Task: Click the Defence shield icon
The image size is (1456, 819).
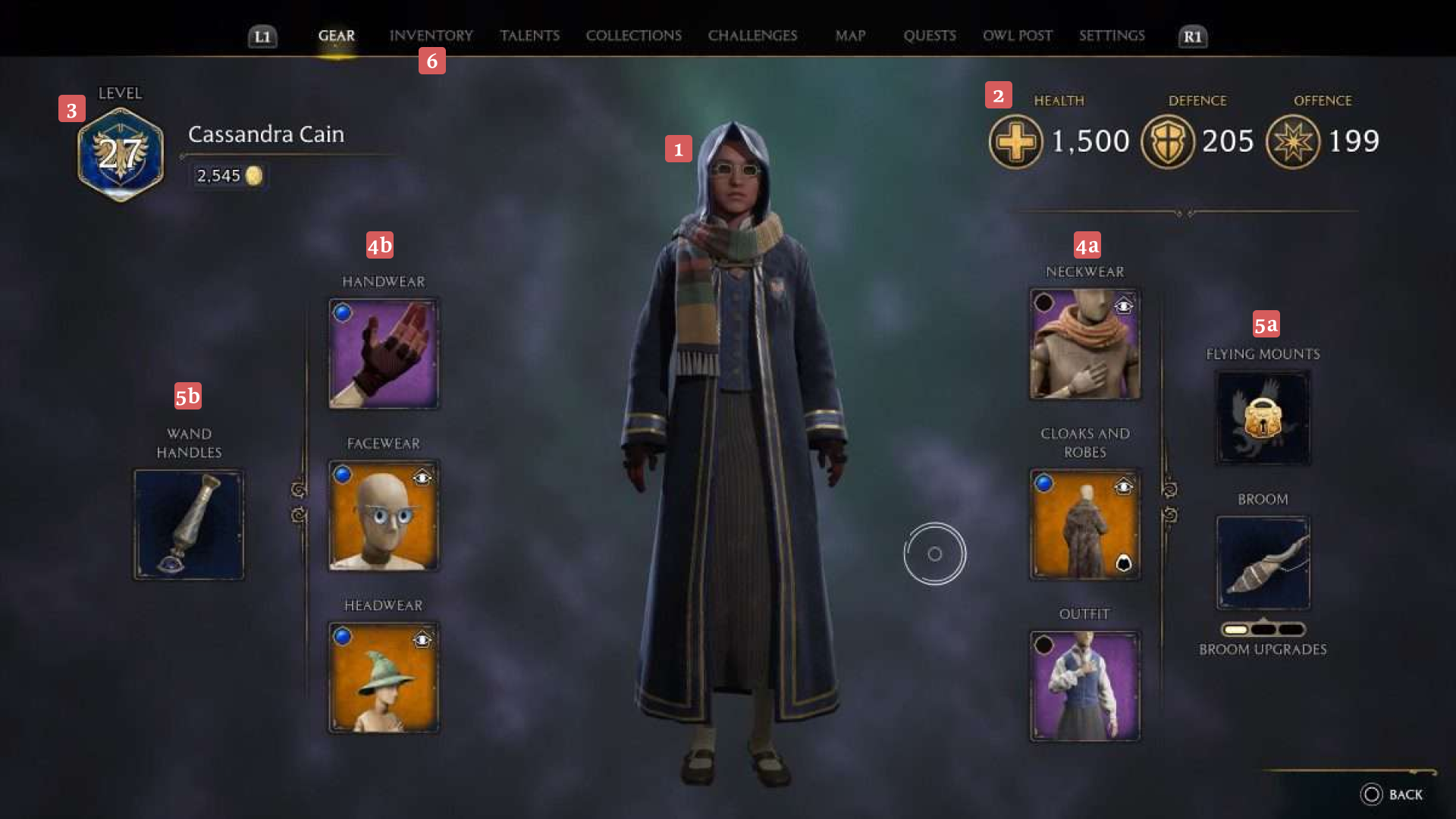Action: 1167,141
